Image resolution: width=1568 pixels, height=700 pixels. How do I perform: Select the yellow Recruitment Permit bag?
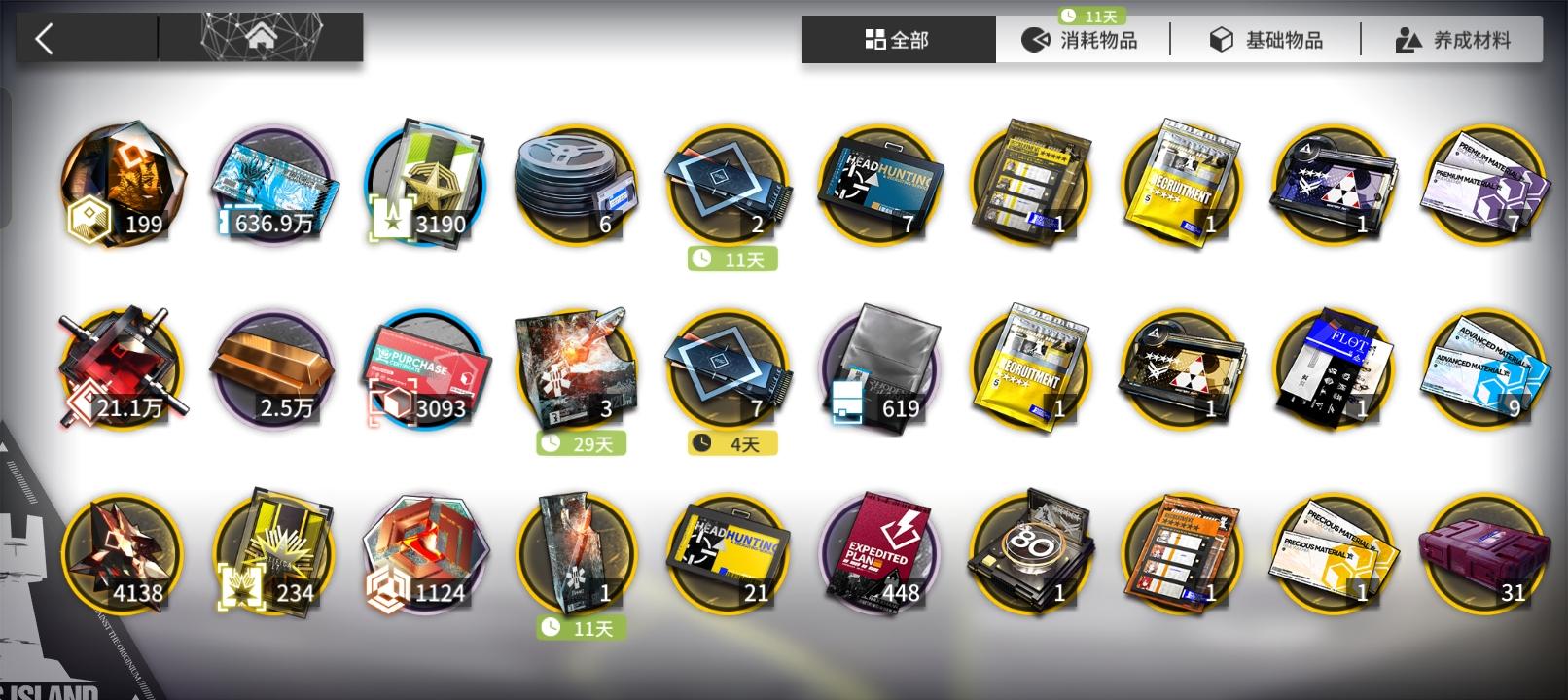(x=1181, y=185)
